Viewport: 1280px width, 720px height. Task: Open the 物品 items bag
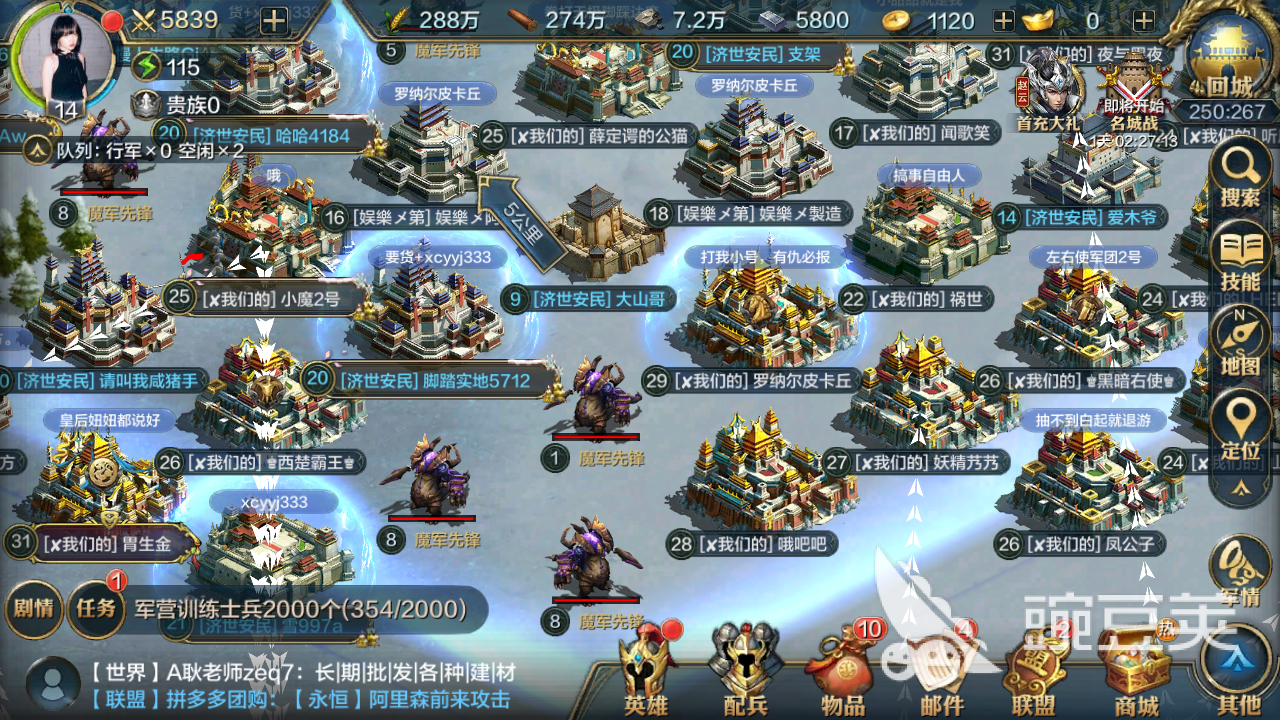click(x=845, y=670)
